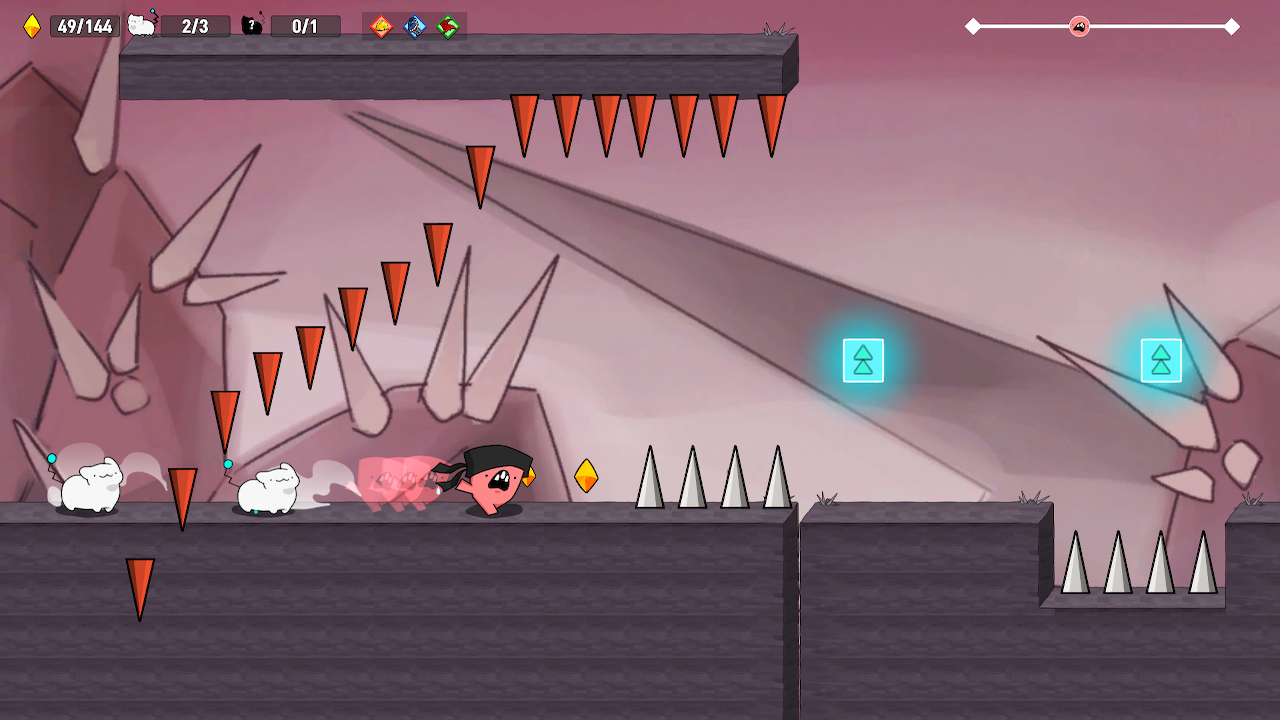Click the pink ghost creature near the player
This screenshot has height=720, width=1280.
(398, 478)
